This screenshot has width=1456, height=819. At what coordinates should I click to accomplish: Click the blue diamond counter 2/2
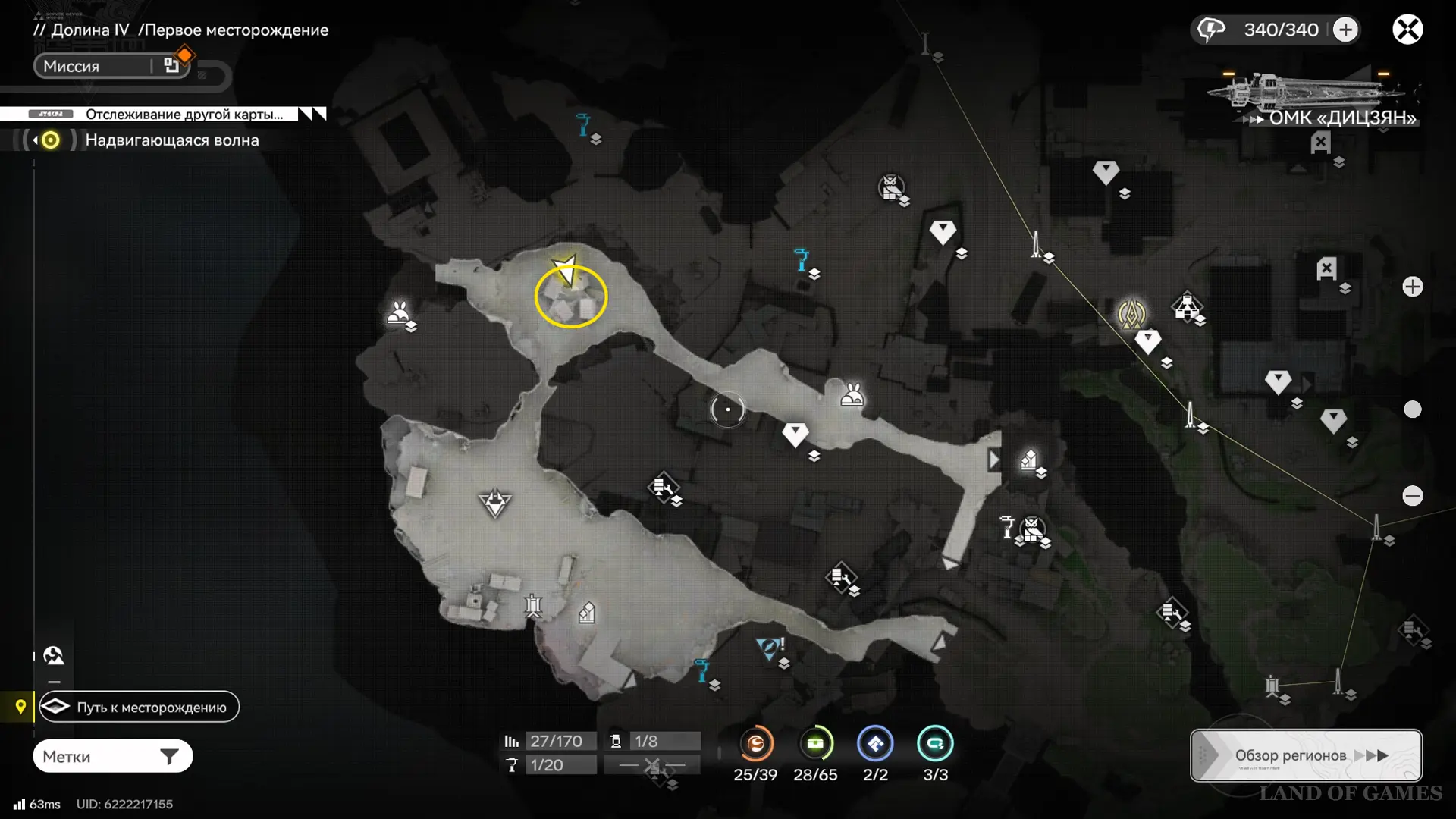point(875,744)
